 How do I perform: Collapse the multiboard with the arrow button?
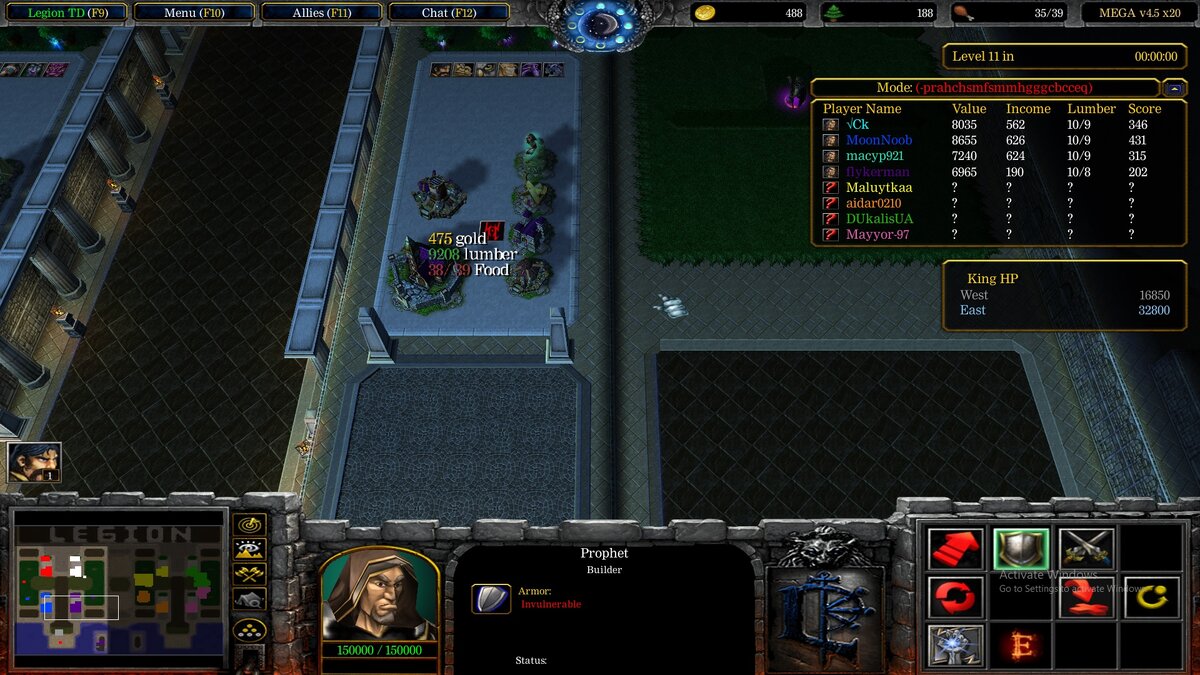(1175, 88)
